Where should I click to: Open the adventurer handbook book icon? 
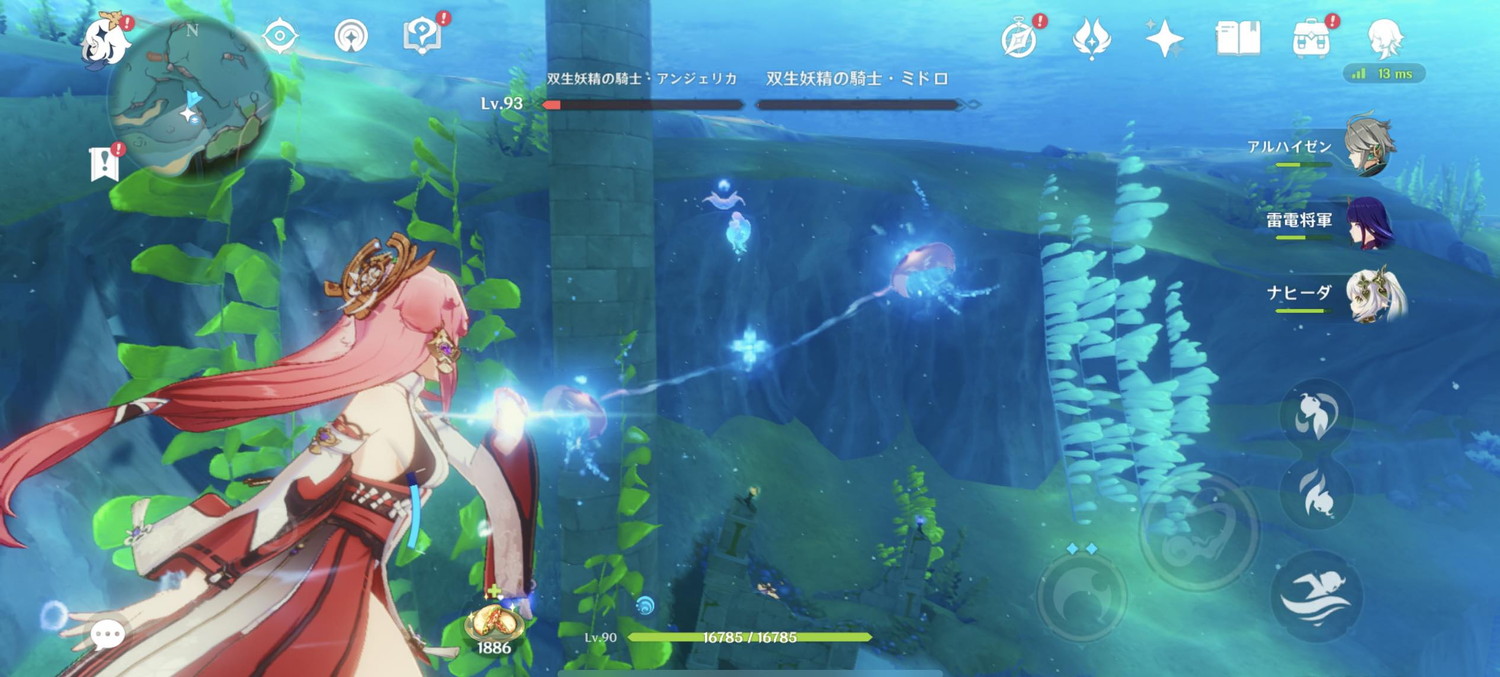click(1237, 39)
